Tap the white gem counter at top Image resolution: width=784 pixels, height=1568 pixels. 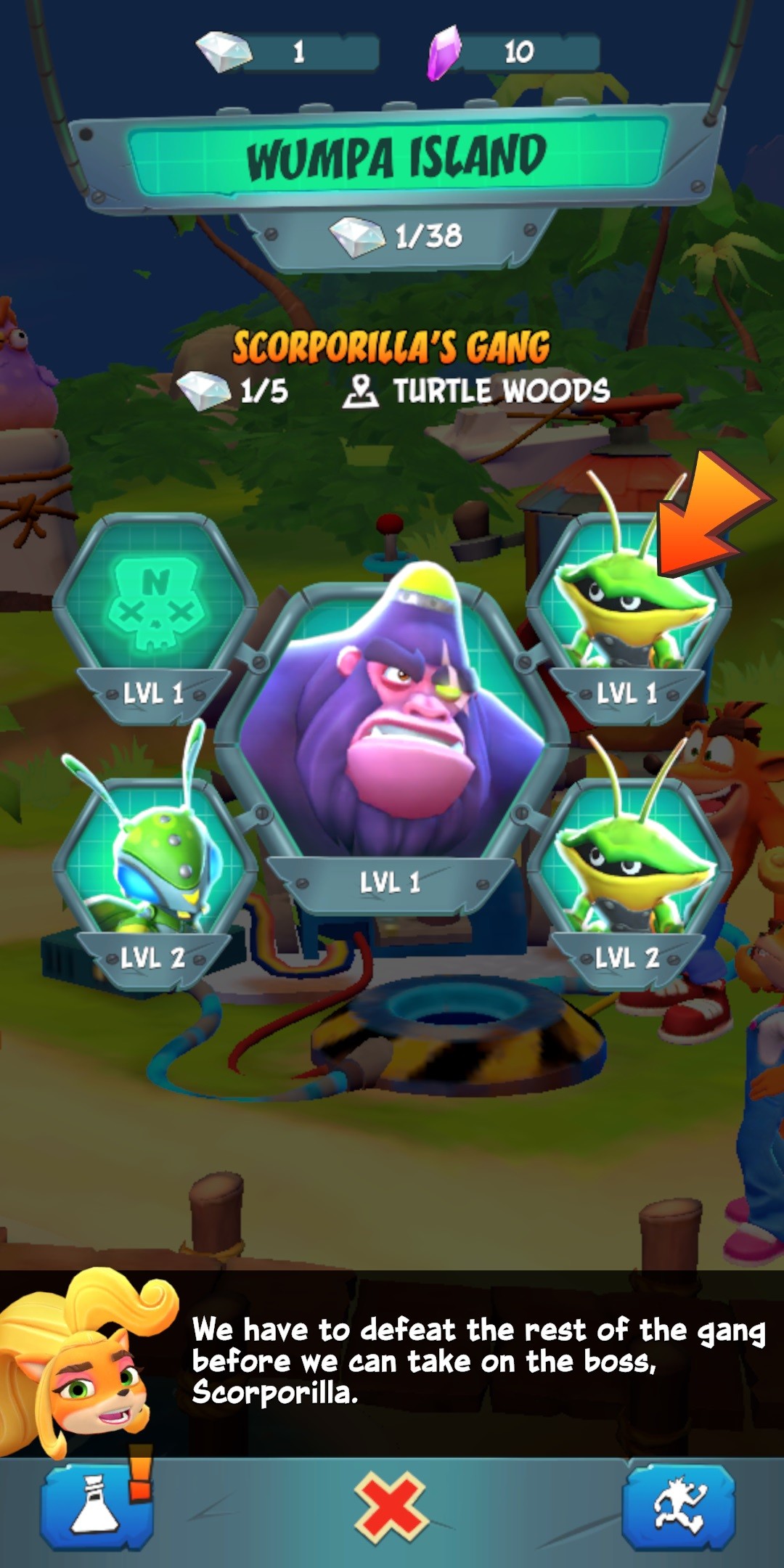pos(290,52)
